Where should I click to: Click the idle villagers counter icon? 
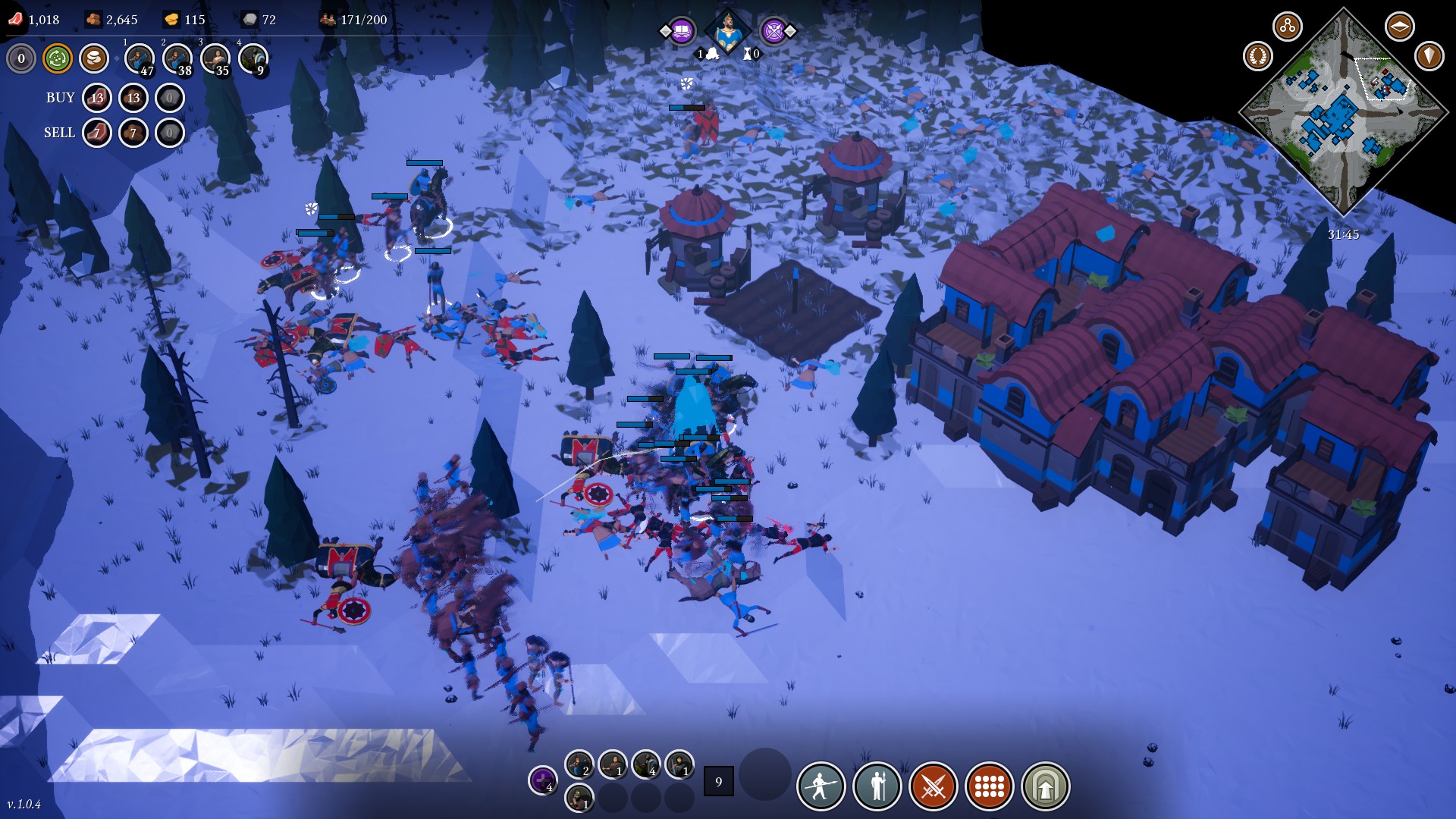(x=21, y=58)
